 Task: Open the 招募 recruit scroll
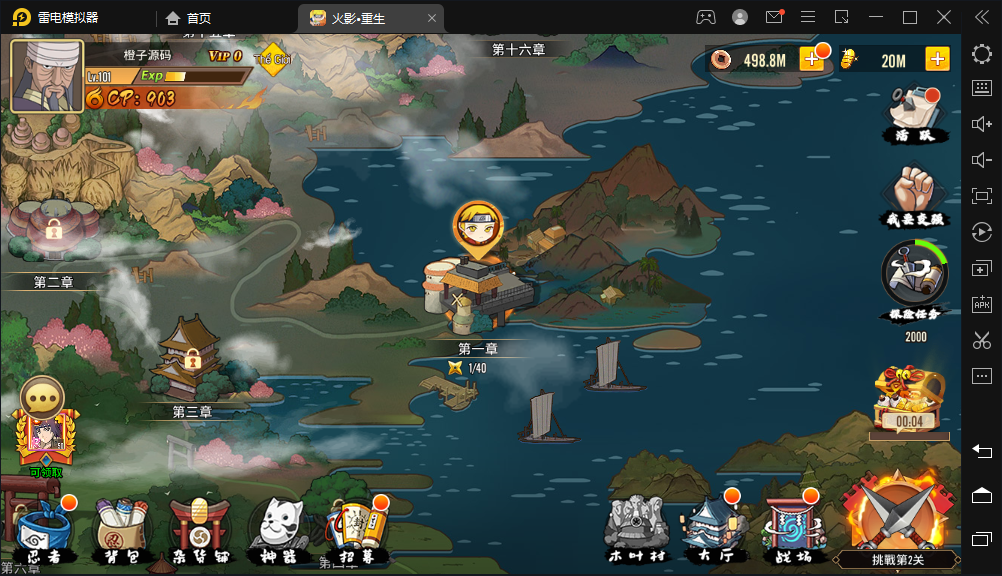354,530
